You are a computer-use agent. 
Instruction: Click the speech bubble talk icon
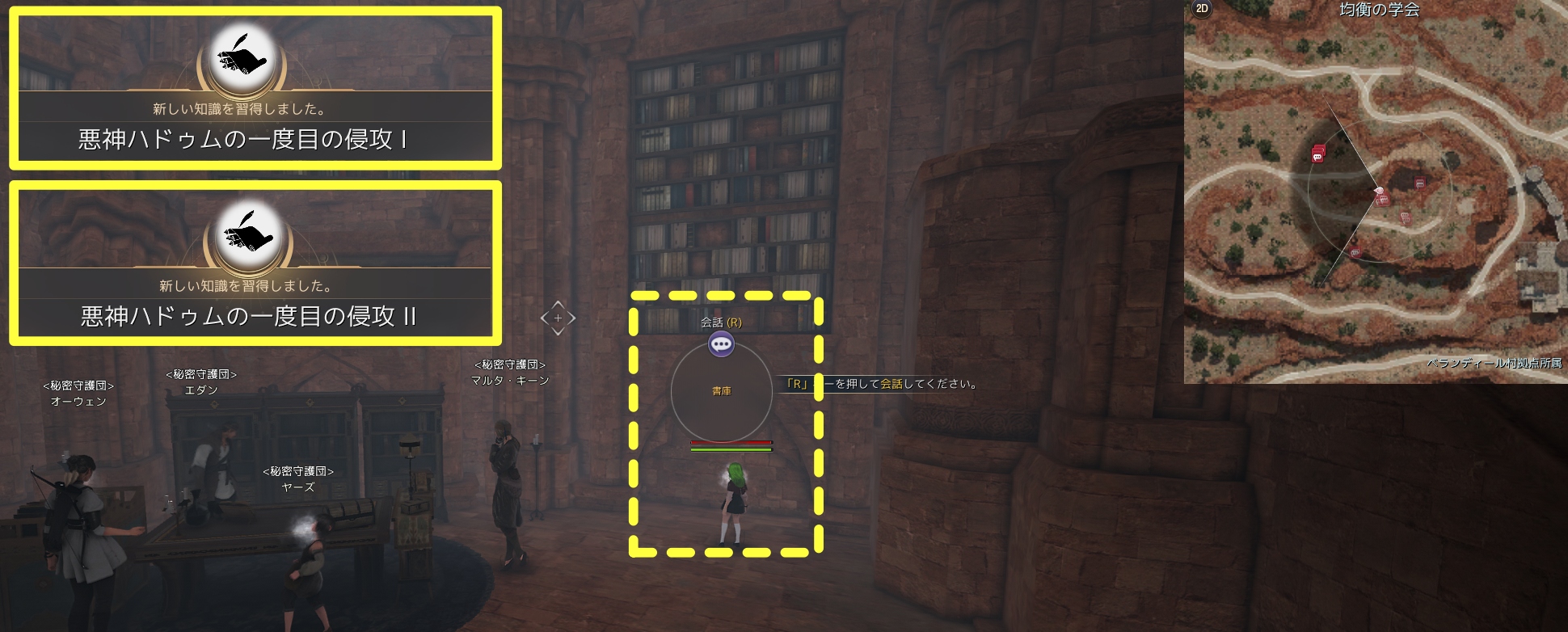tap(721, 345)
